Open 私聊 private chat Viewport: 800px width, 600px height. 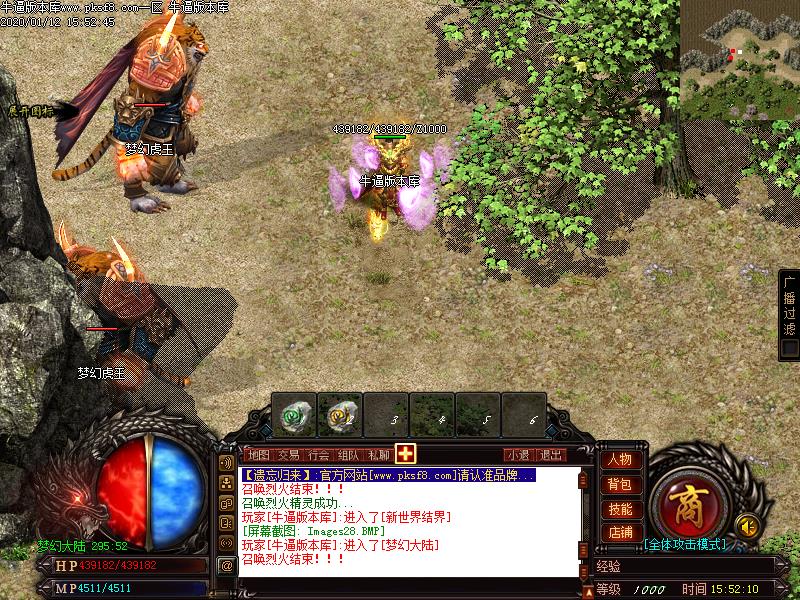tap(378, 454)
